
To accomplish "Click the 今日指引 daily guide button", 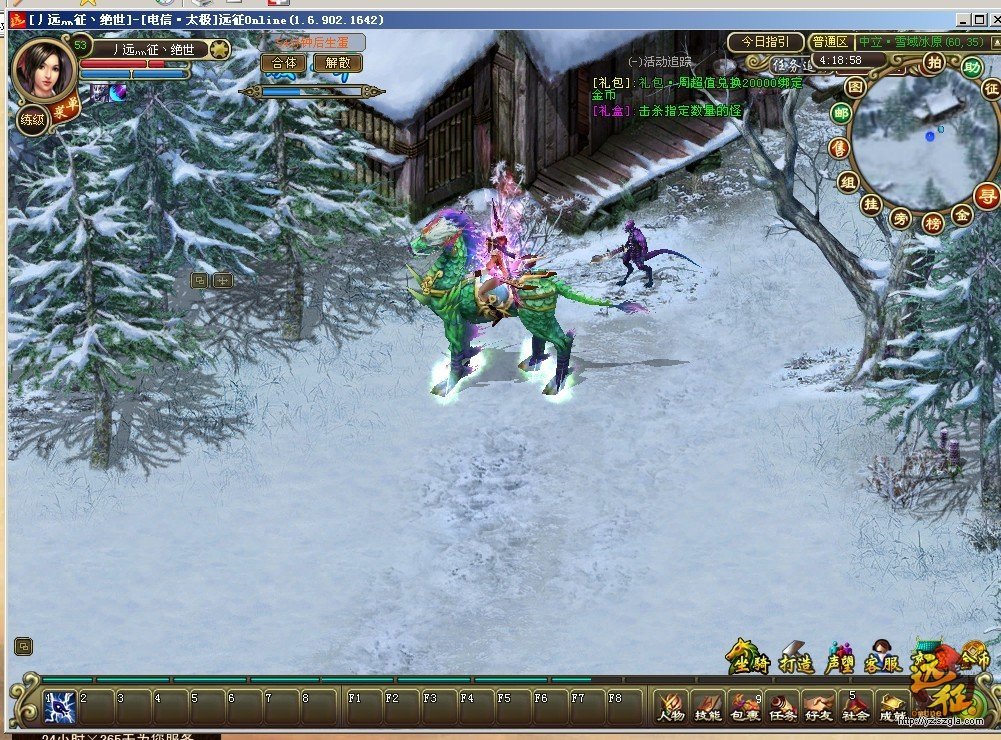I will point(766,42).
